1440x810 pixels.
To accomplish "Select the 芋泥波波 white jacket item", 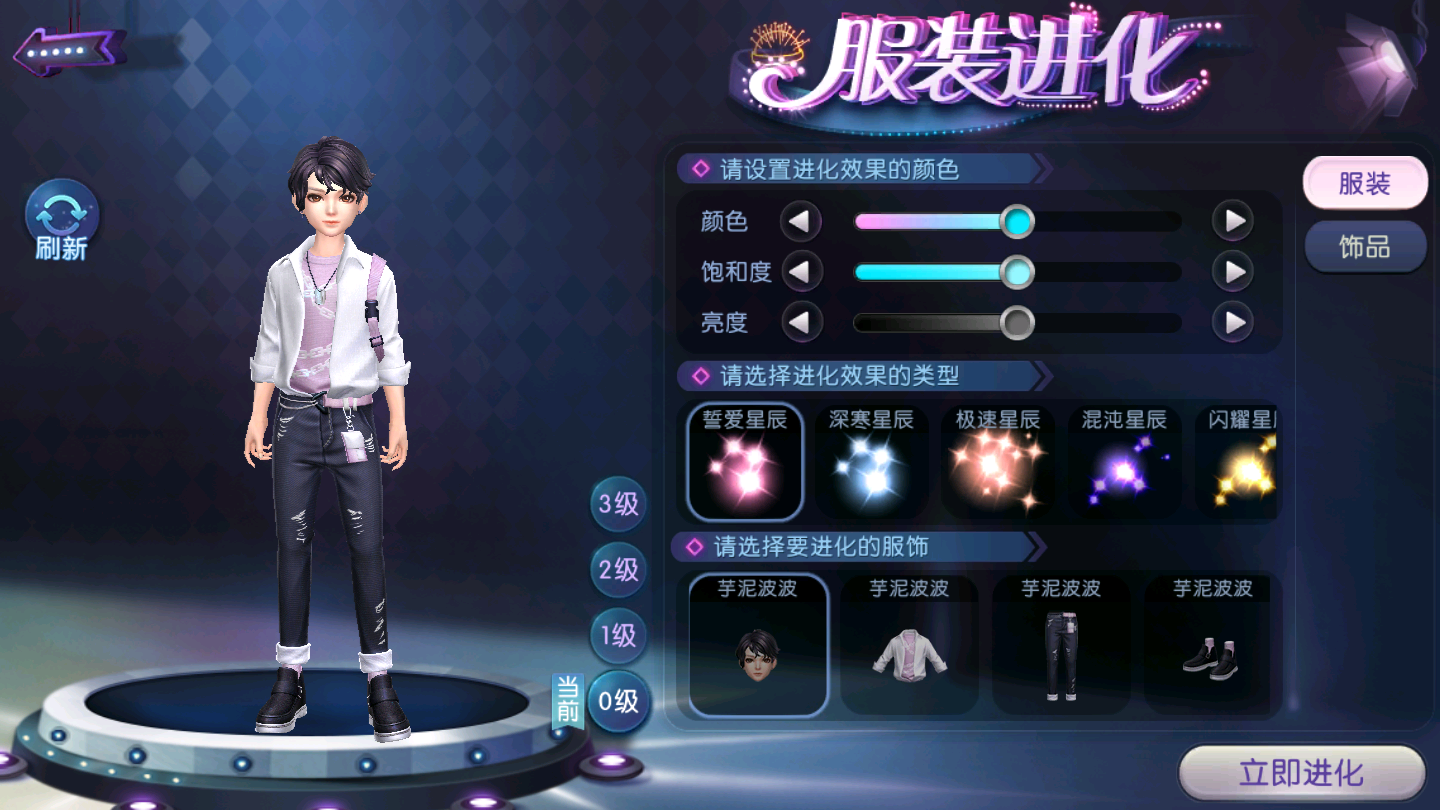I will 909,645.
